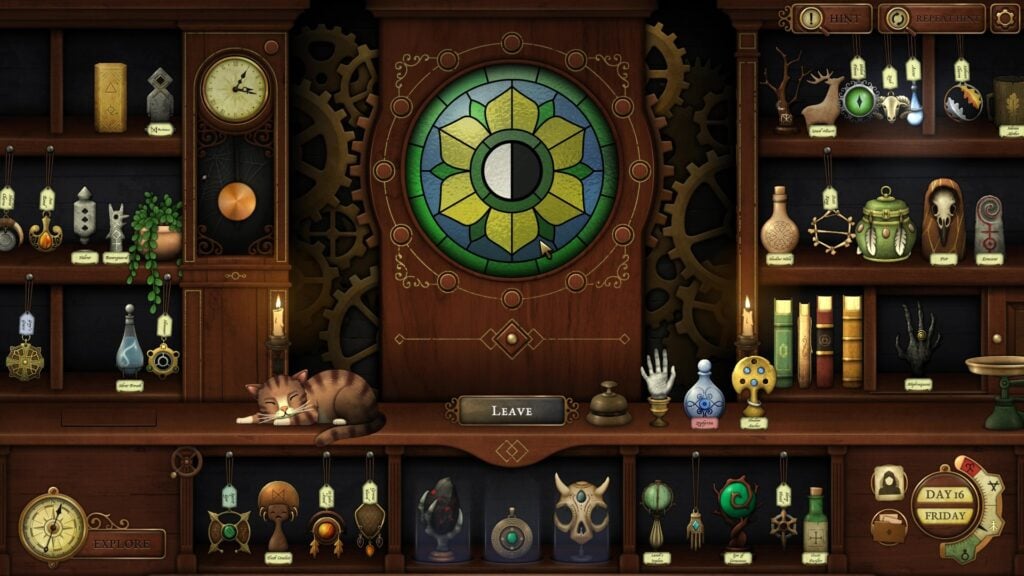The width and height of the screenshot is (1024, 576).
Task: Select the green eye amulet on the shelf
Action: (x=858, y=101)
